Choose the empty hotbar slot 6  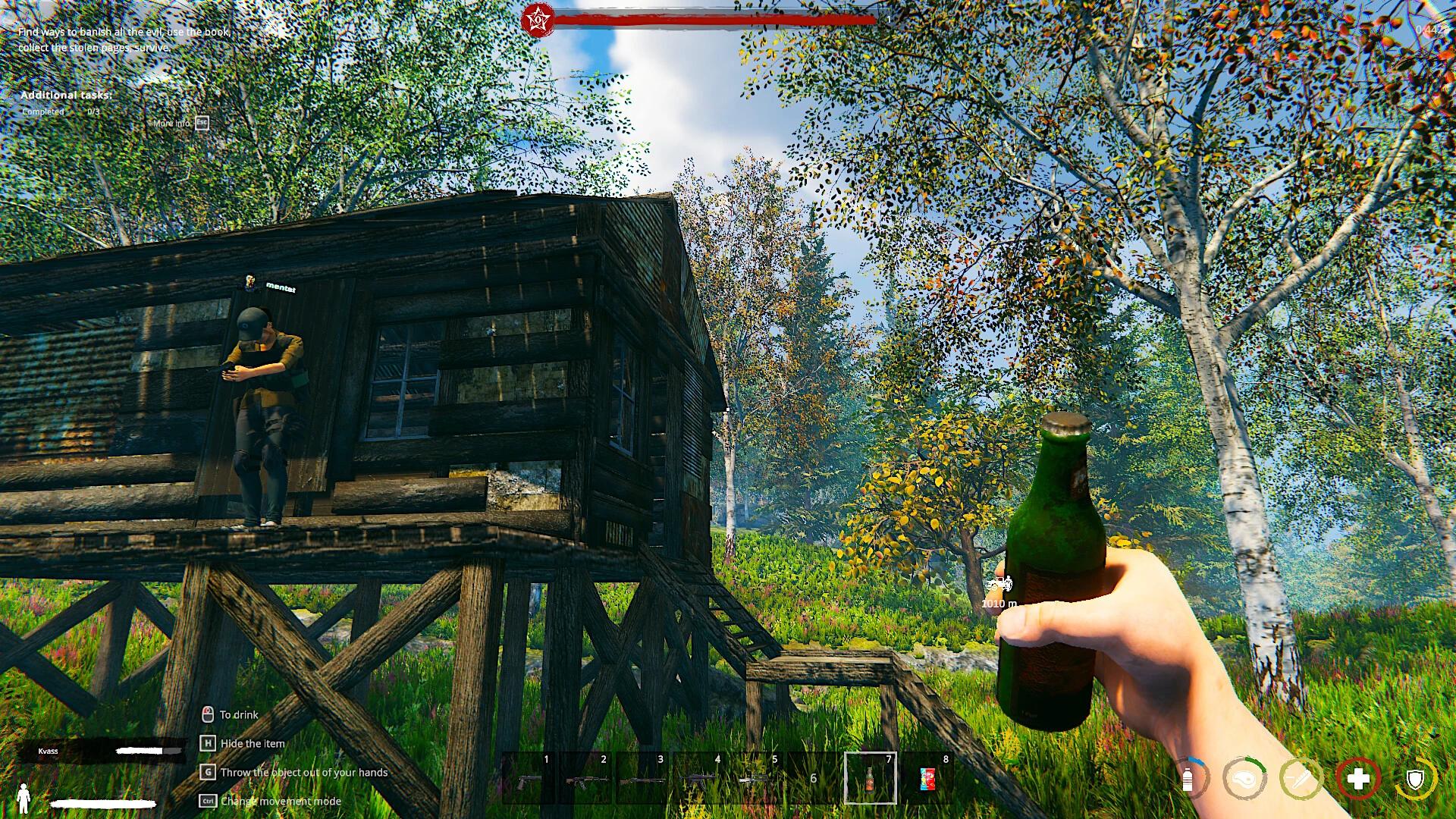coord(812,781)
